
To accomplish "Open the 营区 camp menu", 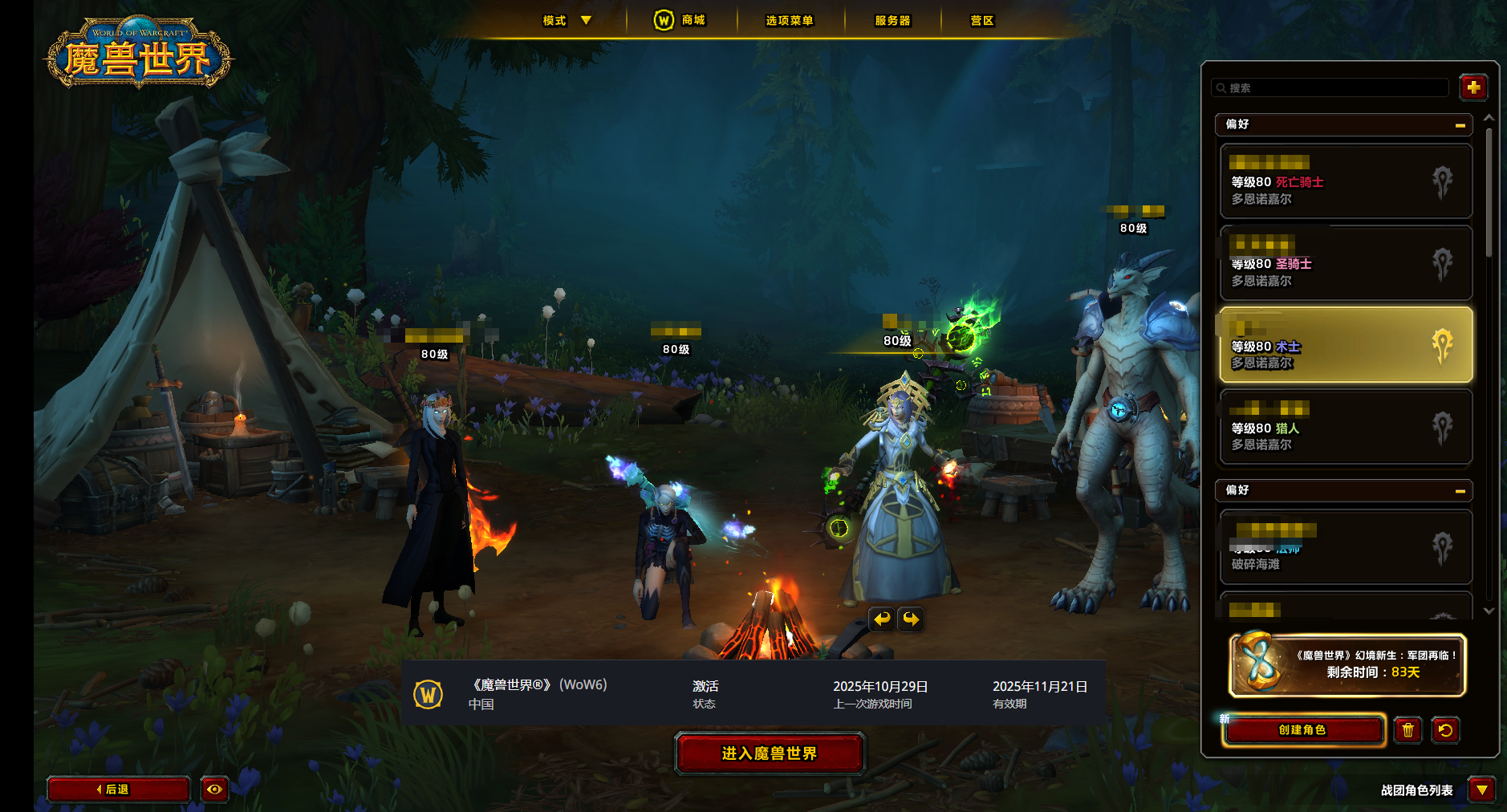I will [981, 20].
